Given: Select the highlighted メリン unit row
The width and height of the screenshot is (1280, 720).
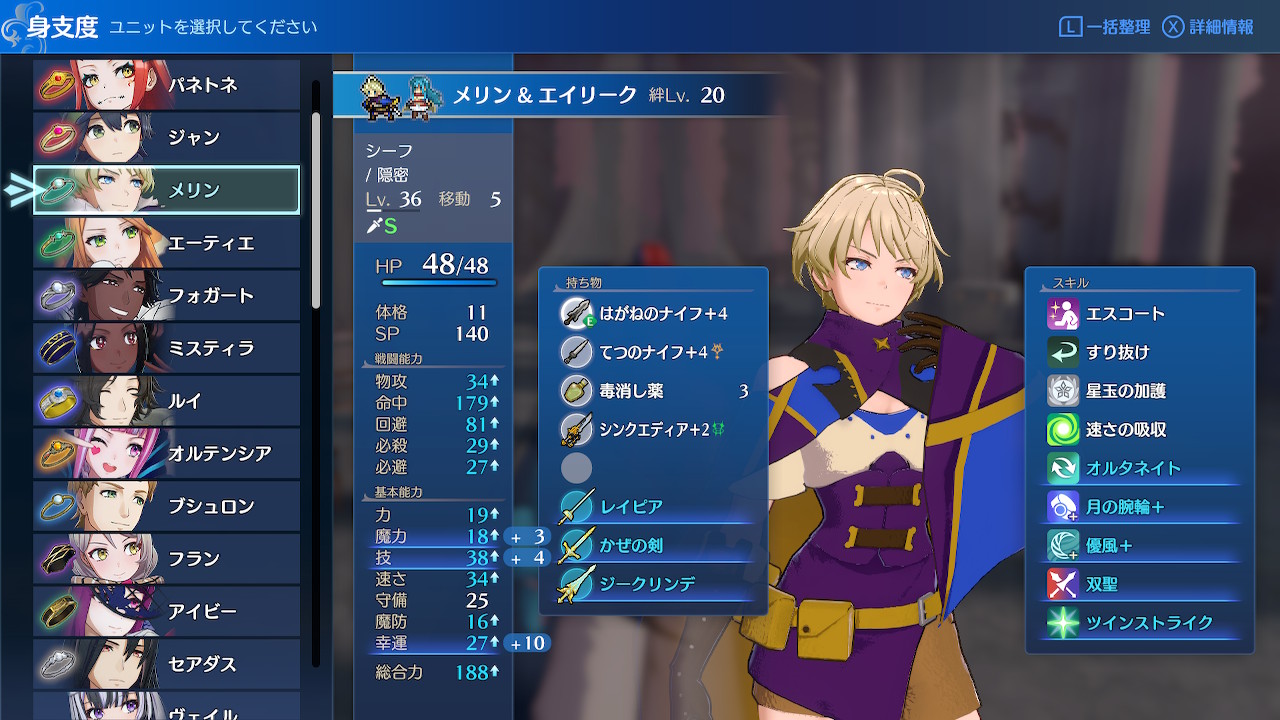Looking at the screenshot, I should click(x=166, y=190).
